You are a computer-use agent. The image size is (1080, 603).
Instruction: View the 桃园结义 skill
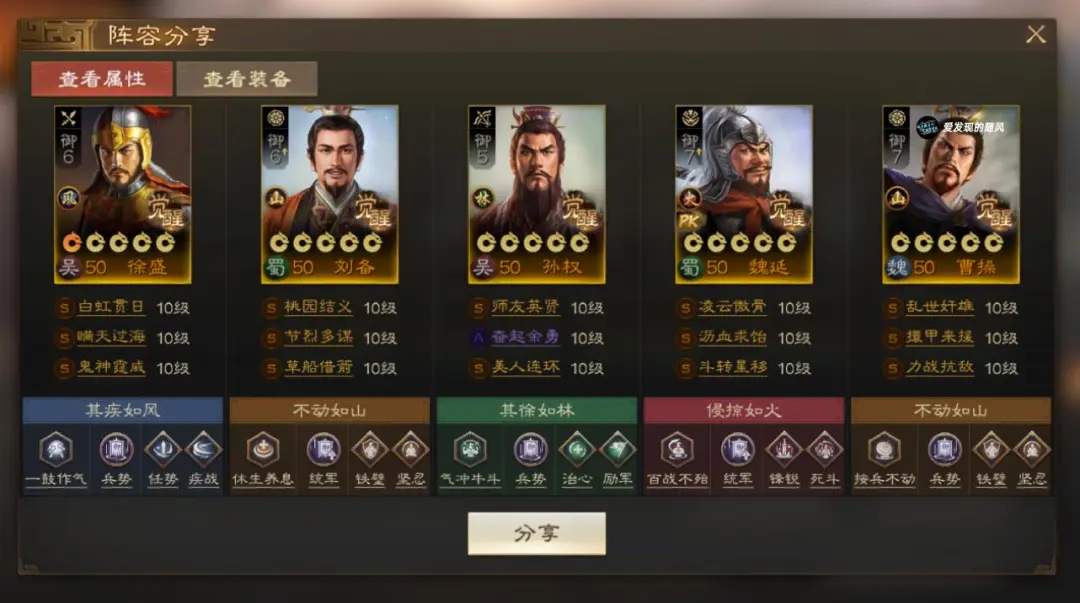coord(318,308)
